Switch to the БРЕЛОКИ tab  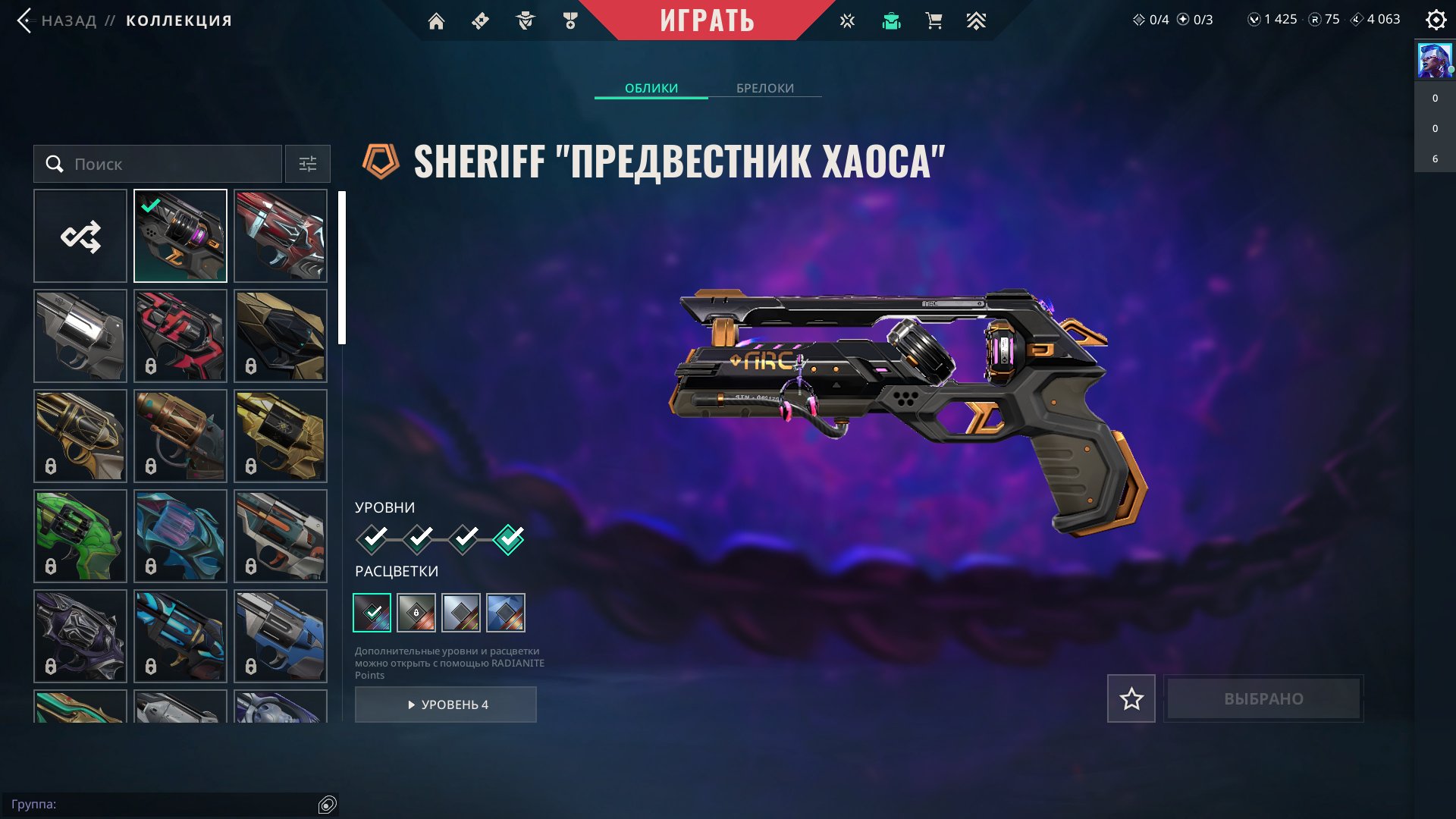click(x=764, y=89)
